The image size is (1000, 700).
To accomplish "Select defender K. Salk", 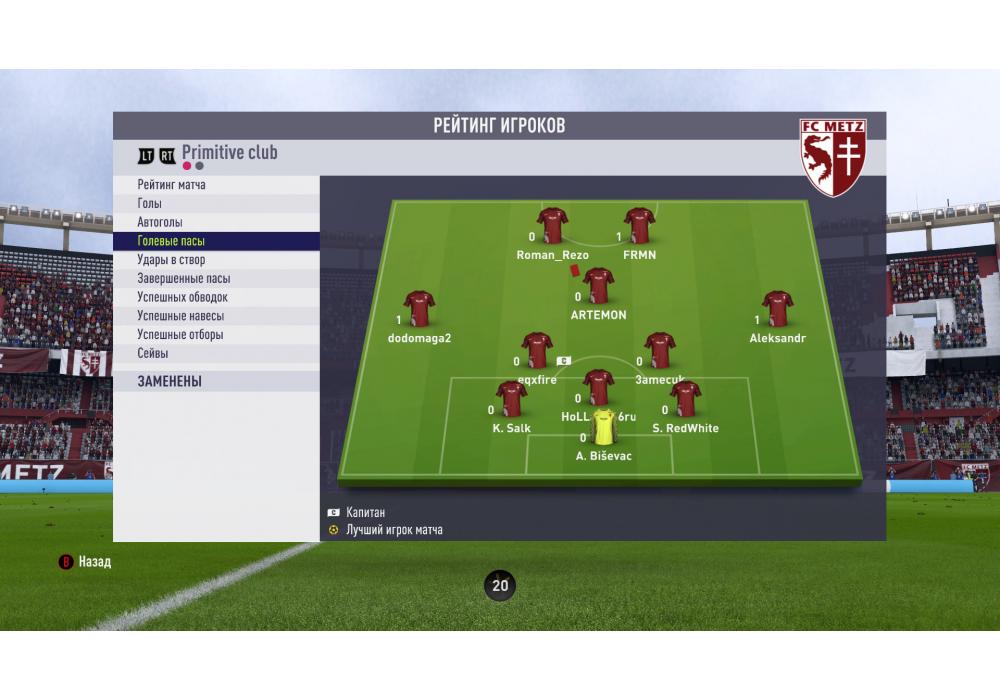I will tap(511, 401).
